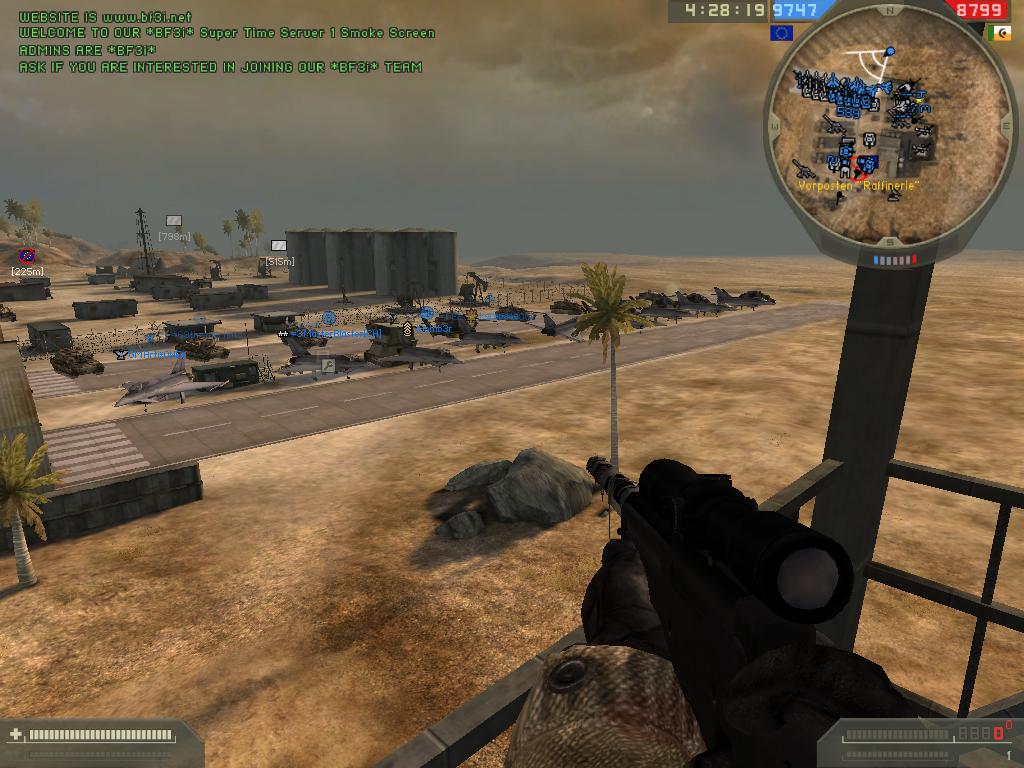Select the European Union team flag icon
Viewport: 1024px width, 768px height.
(781, 33)
